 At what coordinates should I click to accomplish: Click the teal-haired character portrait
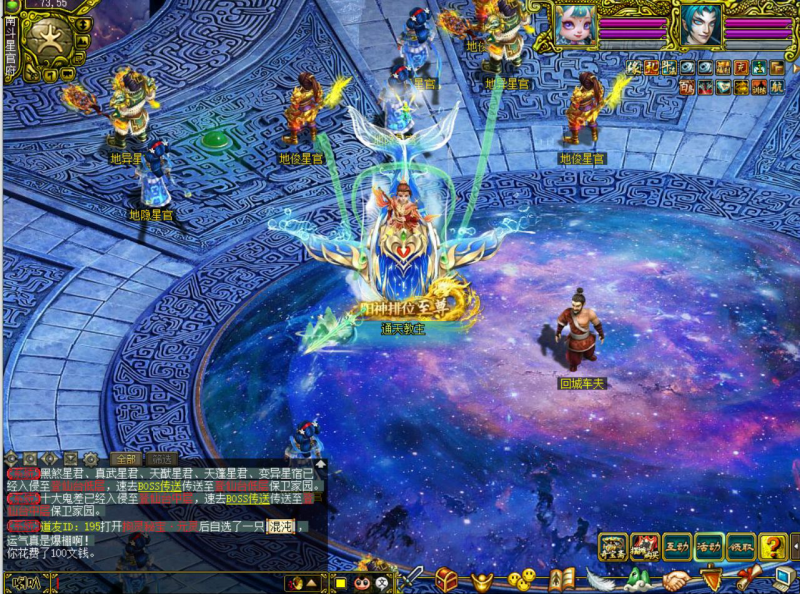pos(701,25)
